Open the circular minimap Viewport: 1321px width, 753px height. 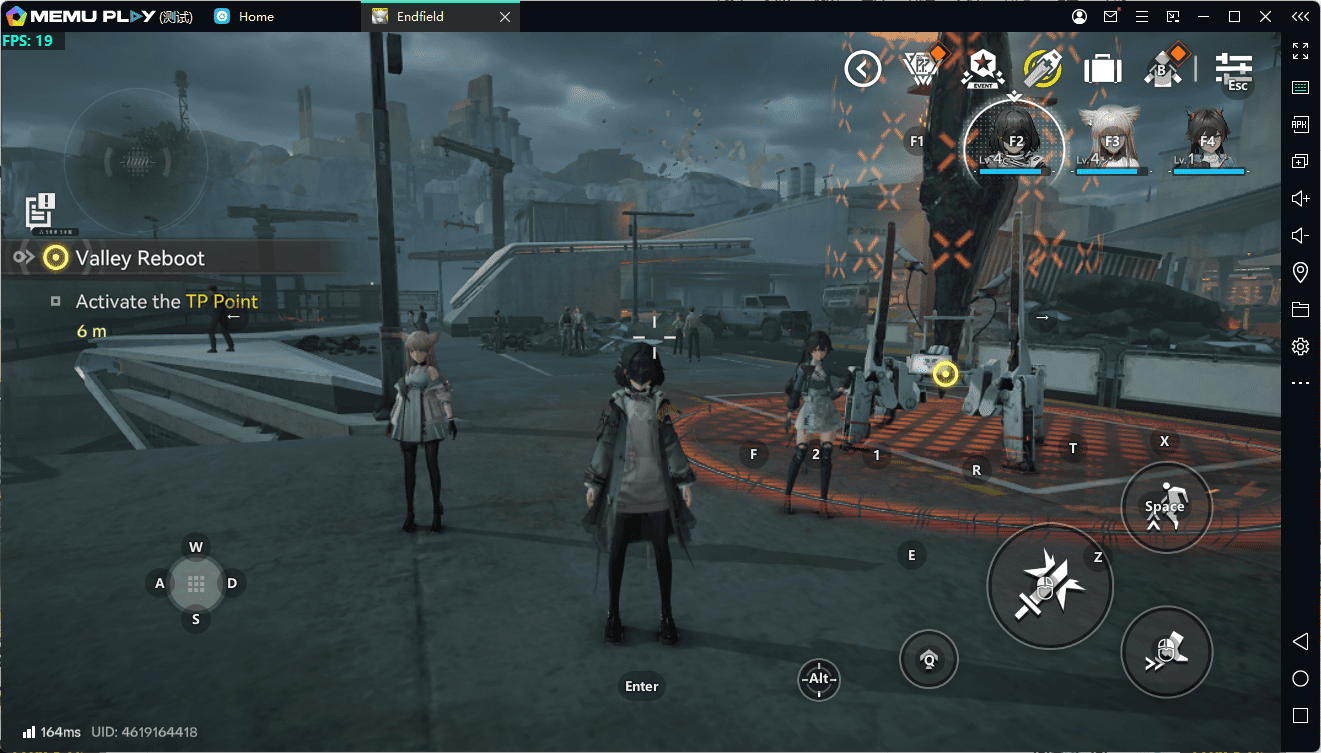click(x=135, y=160)
